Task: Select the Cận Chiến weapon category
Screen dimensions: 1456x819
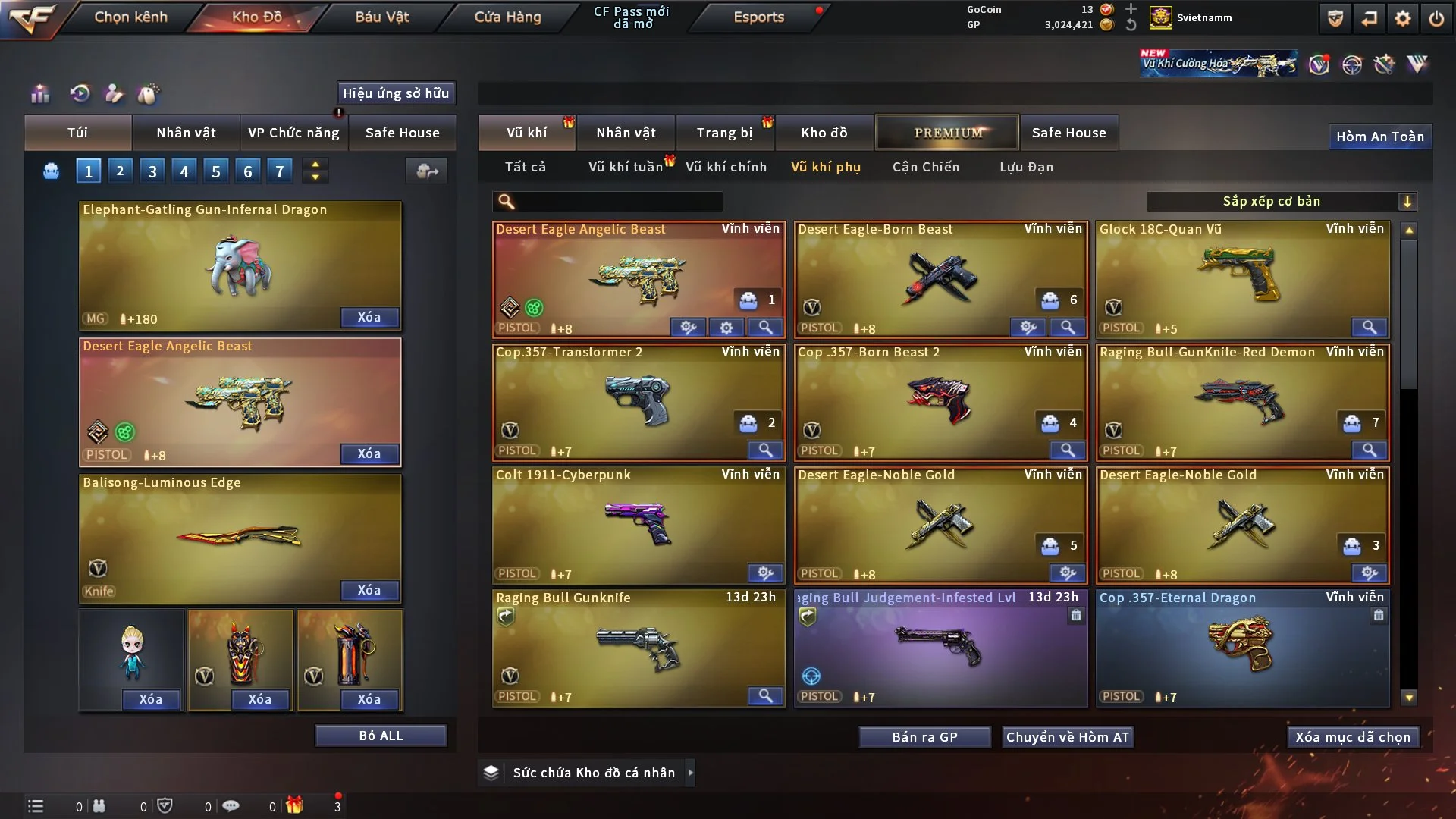Action: point(925,167)
